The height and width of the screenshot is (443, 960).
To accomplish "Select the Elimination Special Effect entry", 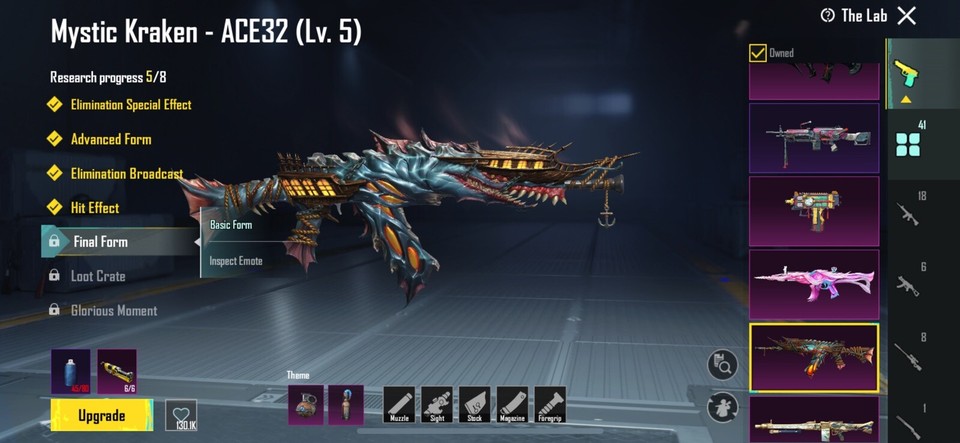I will click(x=130, y=105).
